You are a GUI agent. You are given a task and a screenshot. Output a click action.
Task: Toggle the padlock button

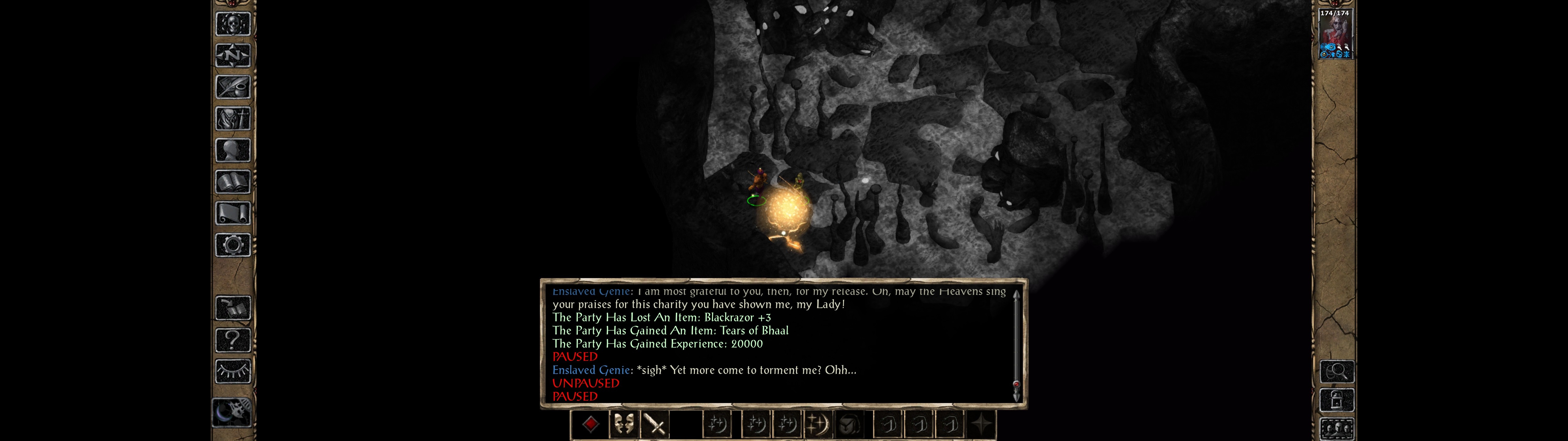pyautogui.click(x=1337, y=400)
